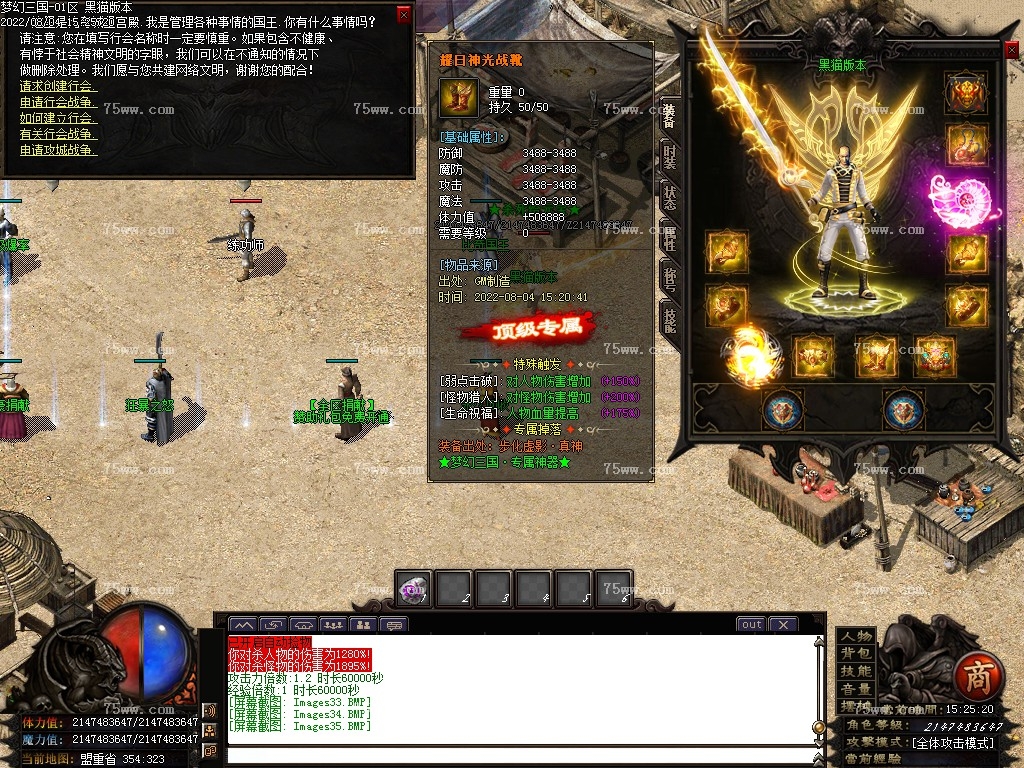Show the 称号 titles tab
The height and width of the screenshot is (768, 1024).
(x=669, y=277)
